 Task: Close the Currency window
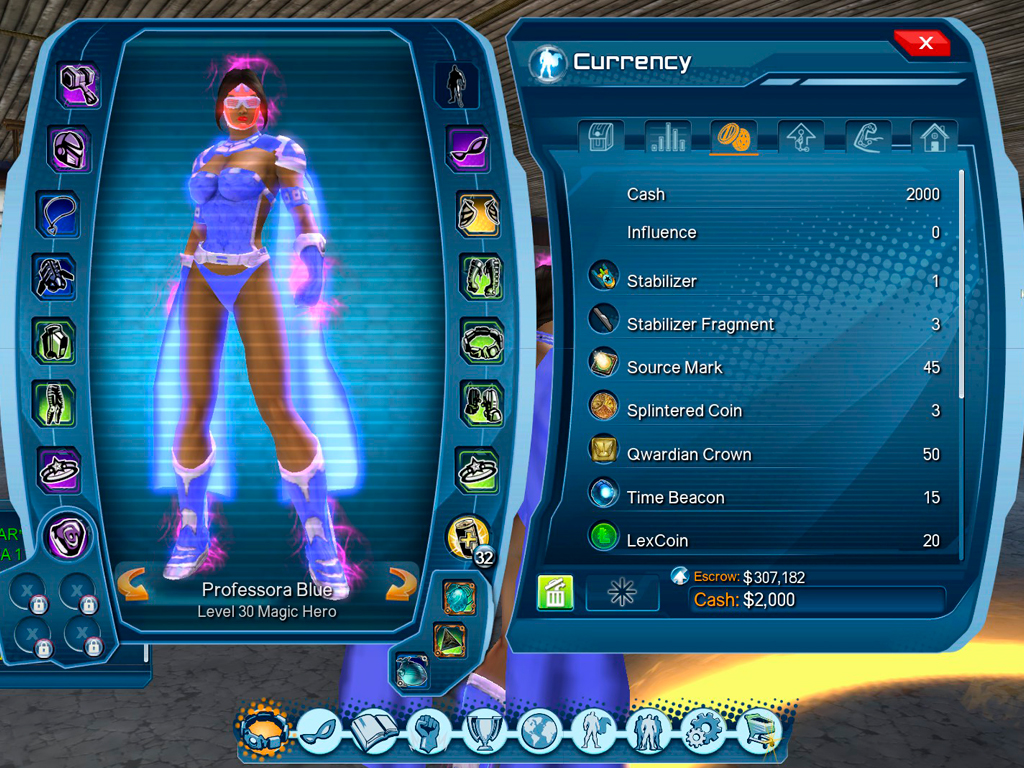pyautogui.click(x=924, y=43)
